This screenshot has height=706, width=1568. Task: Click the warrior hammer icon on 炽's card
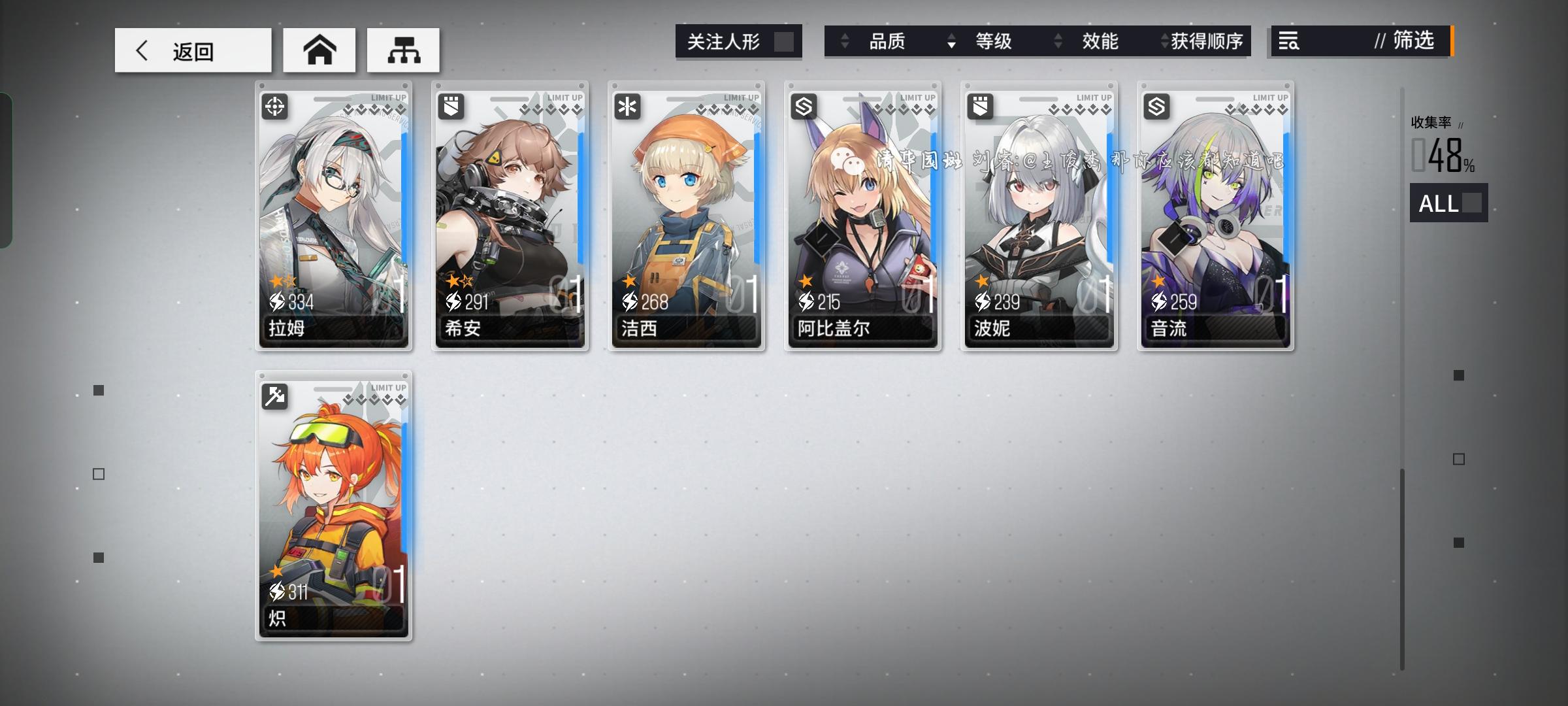tap(275, 396)
